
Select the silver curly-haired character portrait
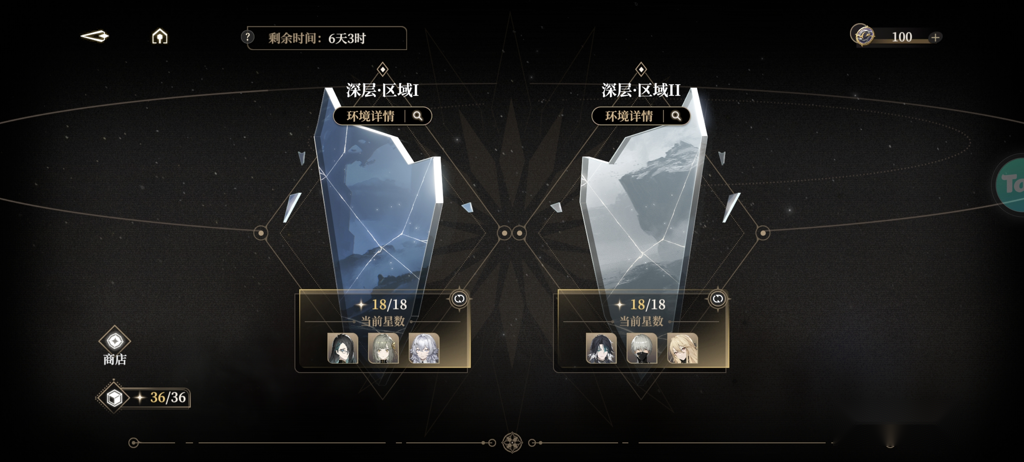point(424,348)
